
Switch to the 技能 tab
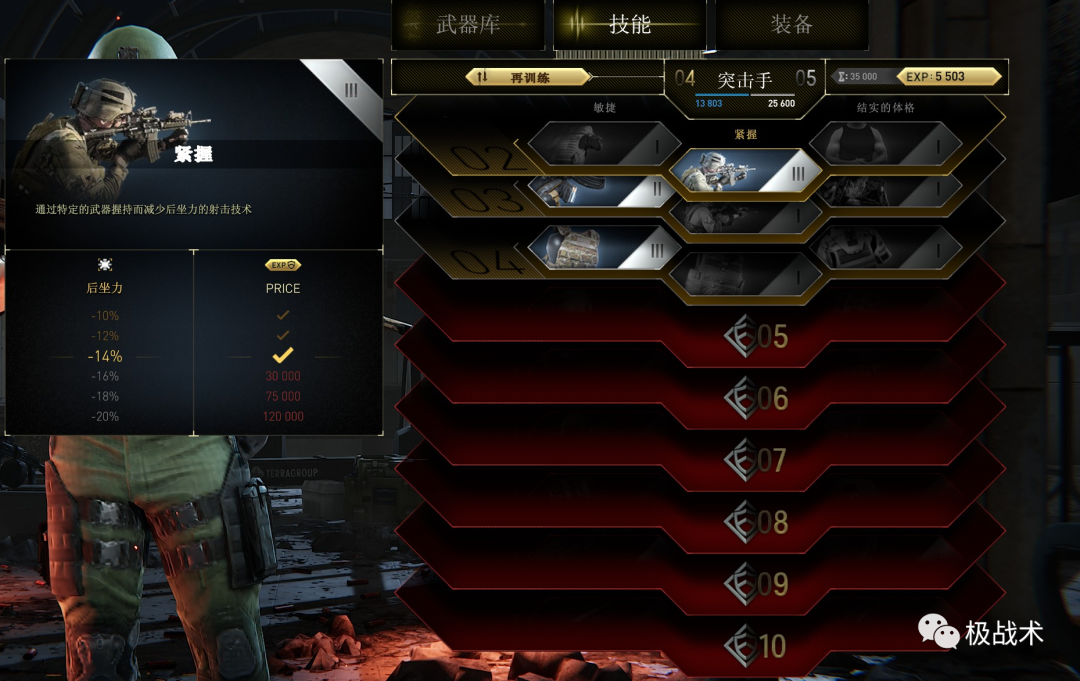(x=629, y=25)
